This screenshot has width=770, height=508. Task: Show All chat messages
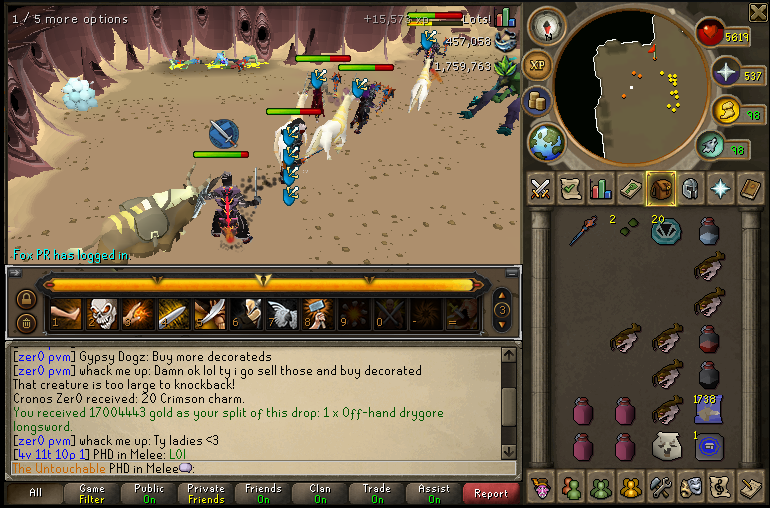35,493
